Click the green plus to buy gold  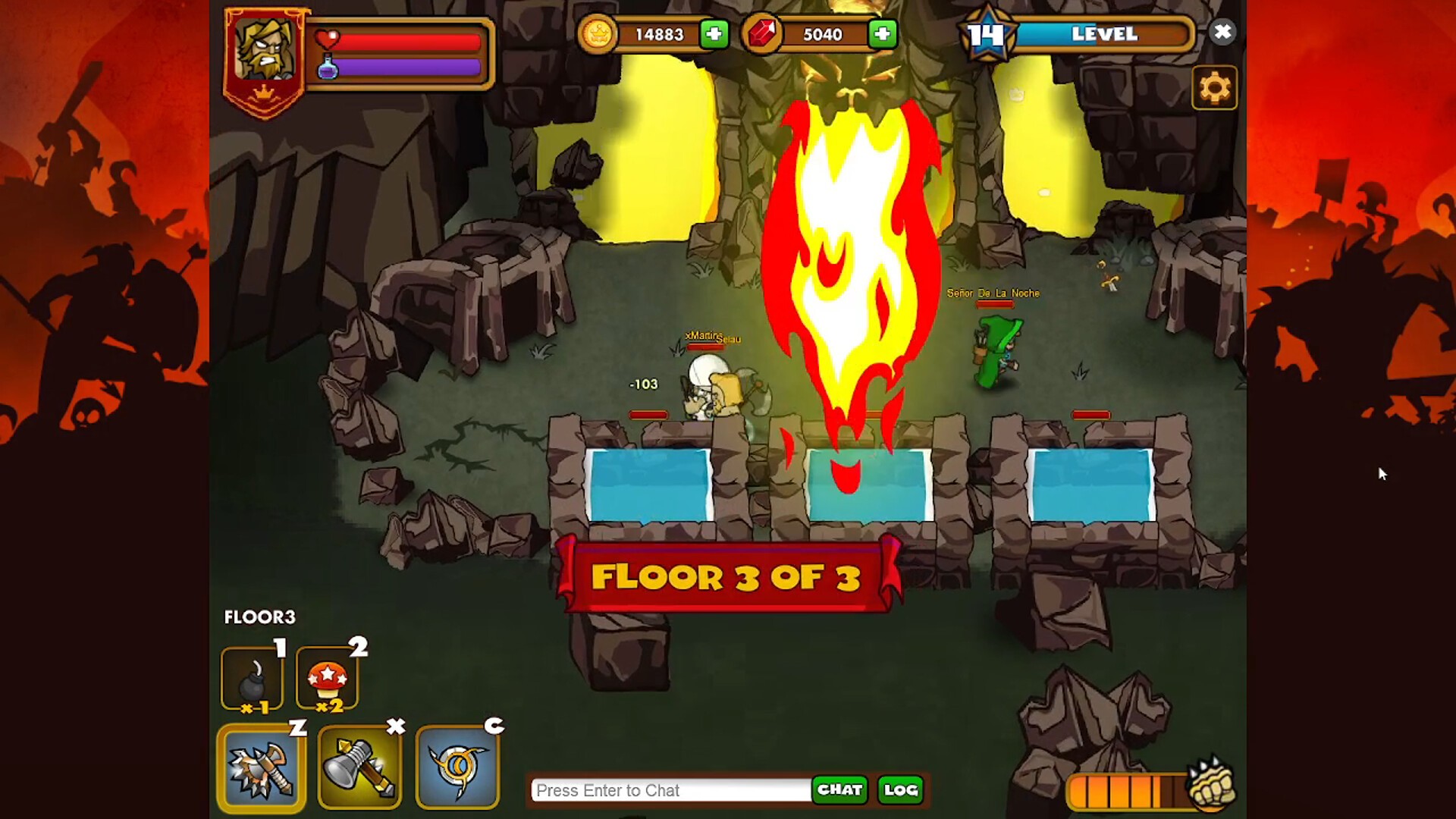tap(714, 34)
